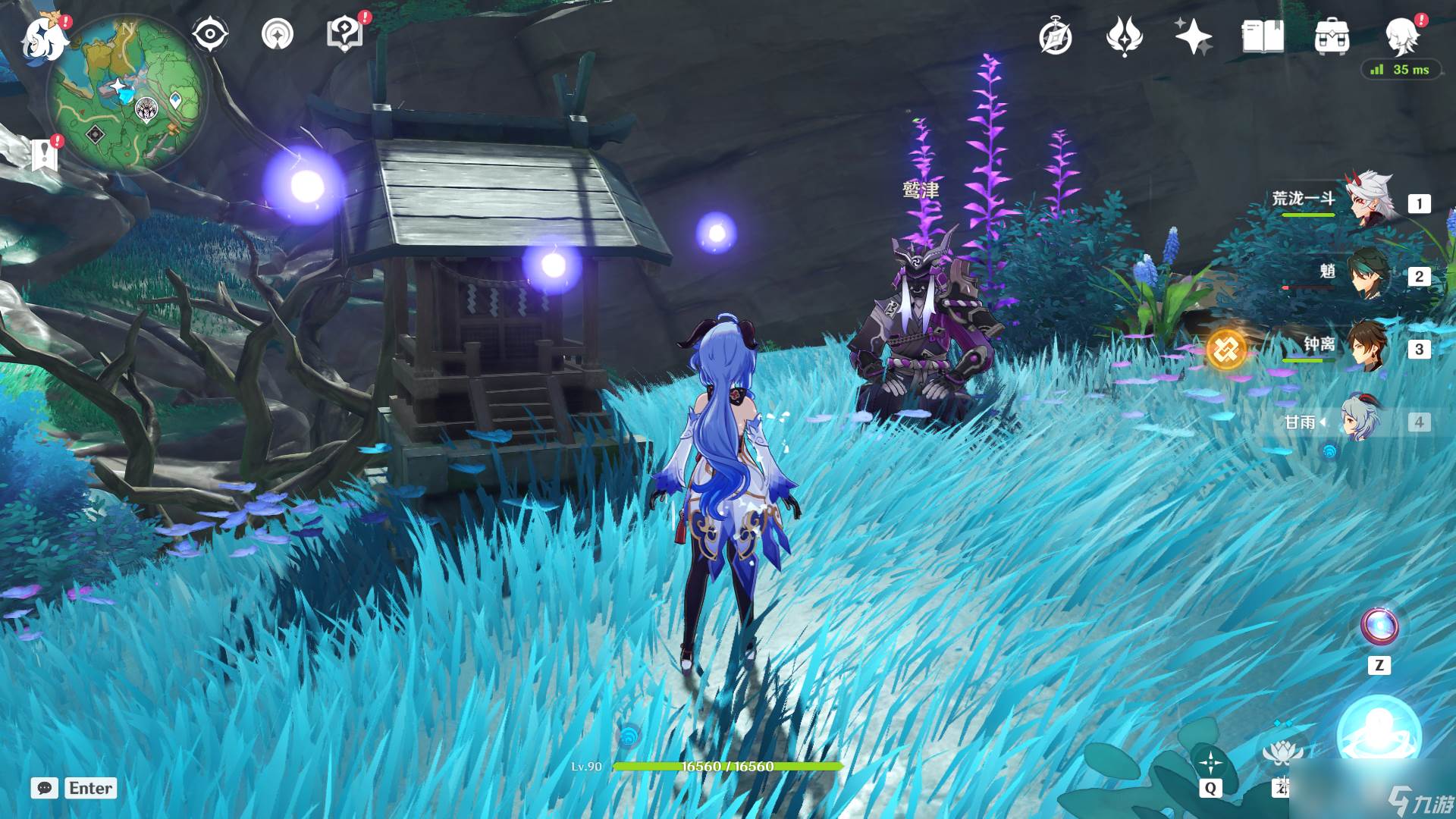Screen dimensions: 1456x819
Task: Toggle the elemental sight eye icon
Action: click(209, 34)
